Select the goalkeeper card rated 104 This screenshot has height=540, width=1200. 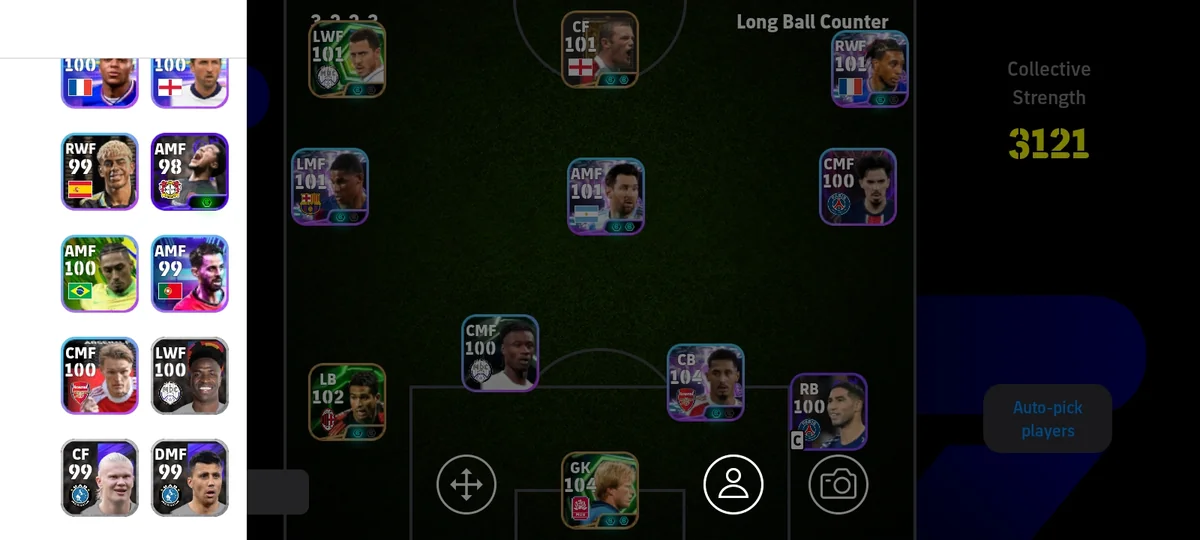600,490
